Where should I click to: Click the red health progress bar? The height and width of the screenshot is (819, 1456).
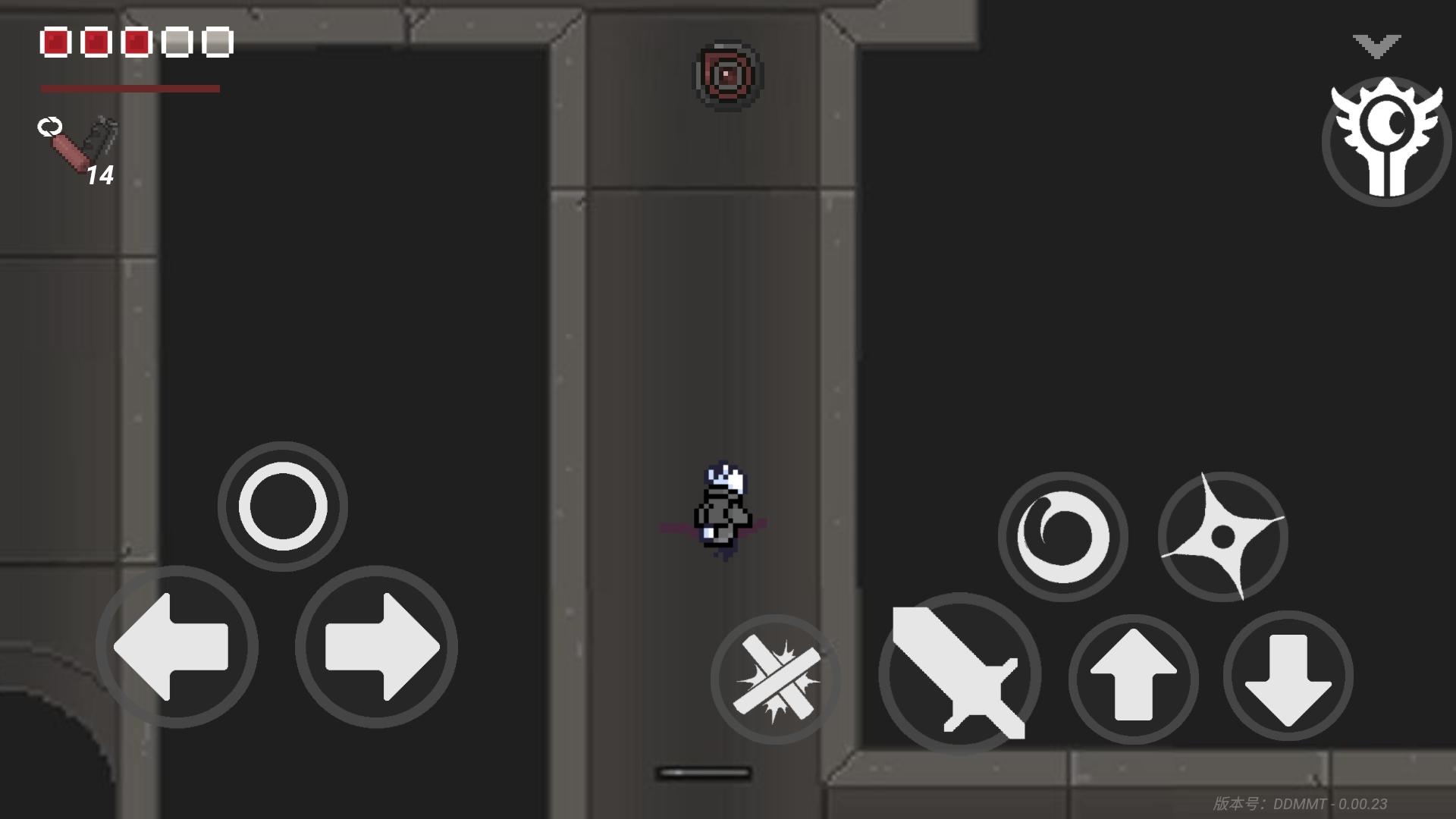130,89
